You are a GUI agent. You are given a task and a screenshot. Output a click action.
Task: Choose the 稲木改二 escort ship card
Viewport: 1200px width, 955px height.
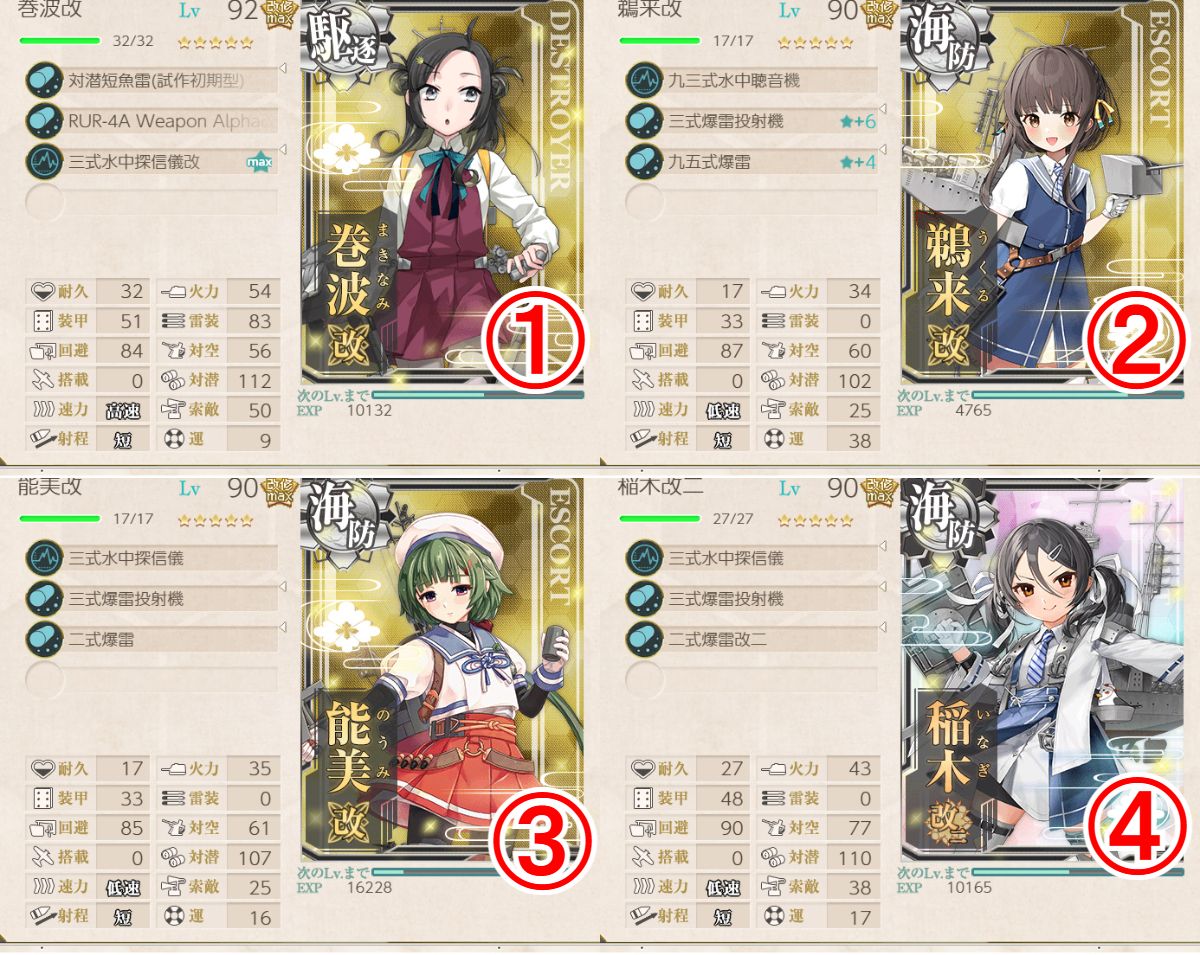click(1040, 670)
